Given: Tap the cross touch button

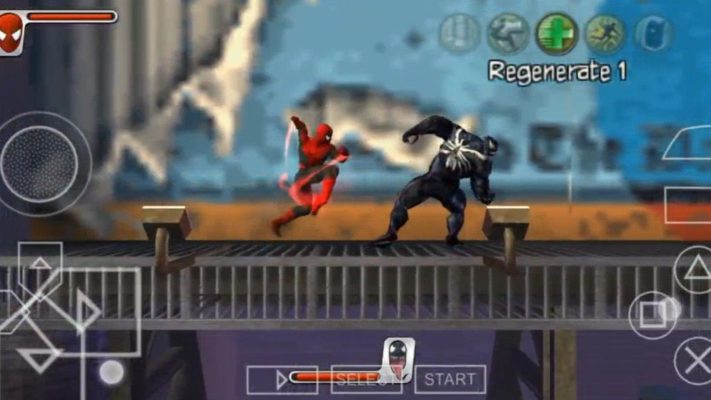Looking at the screenshot, I should [693, 359].
